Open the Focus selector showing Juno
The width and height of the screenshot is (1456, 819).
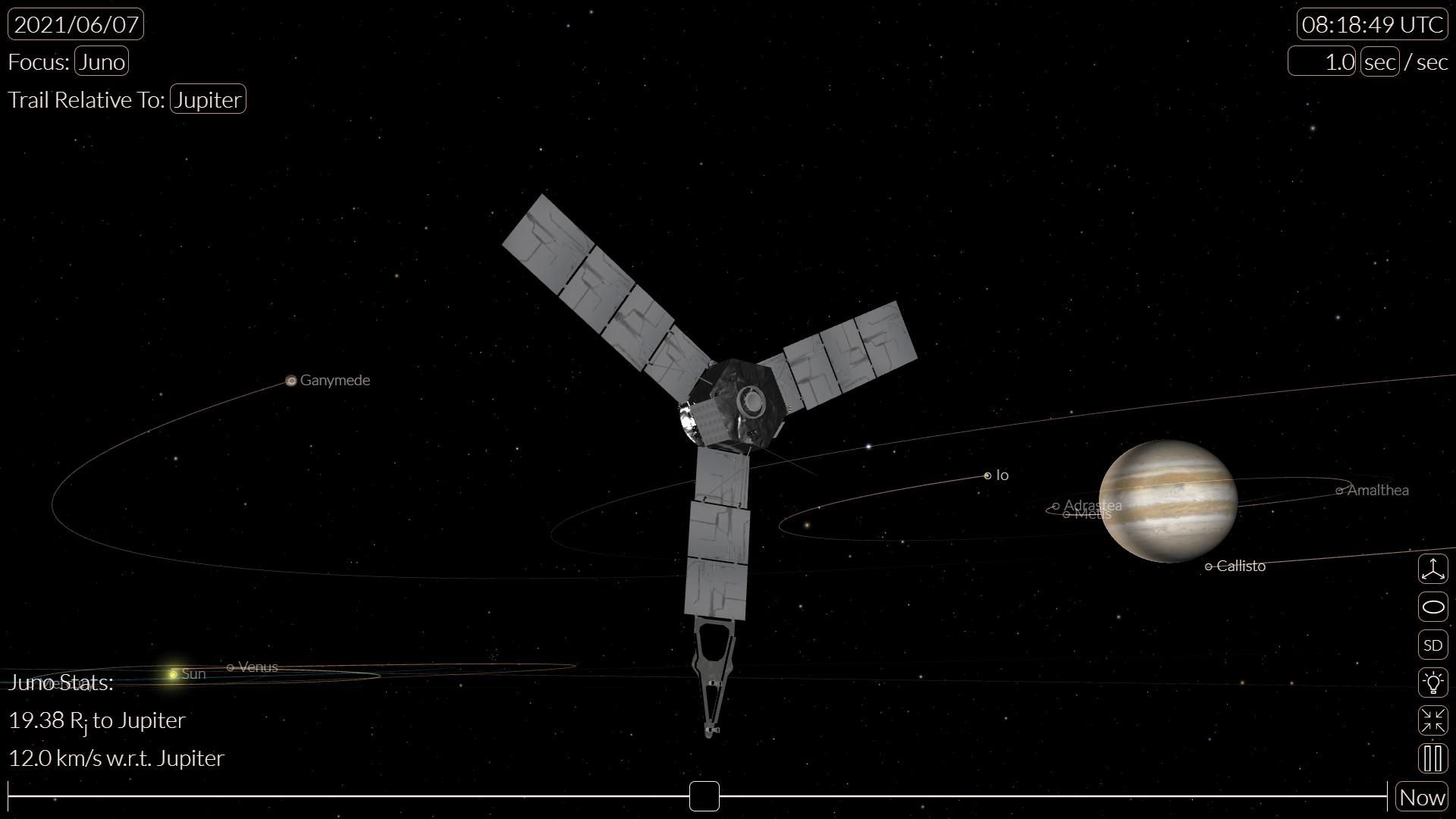coord(102,61)
